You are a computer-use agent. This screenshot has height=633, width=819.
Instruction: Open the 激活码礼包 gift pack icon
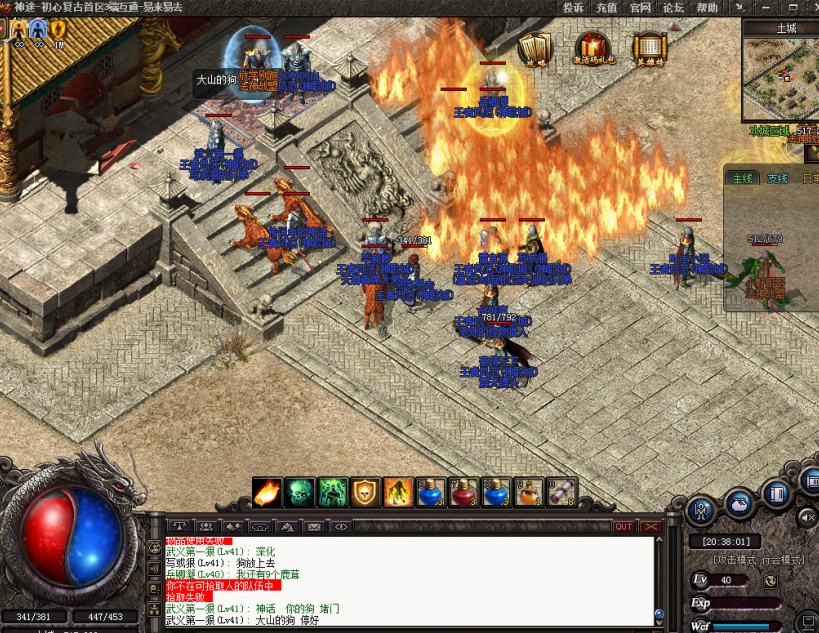click(591, 49)
